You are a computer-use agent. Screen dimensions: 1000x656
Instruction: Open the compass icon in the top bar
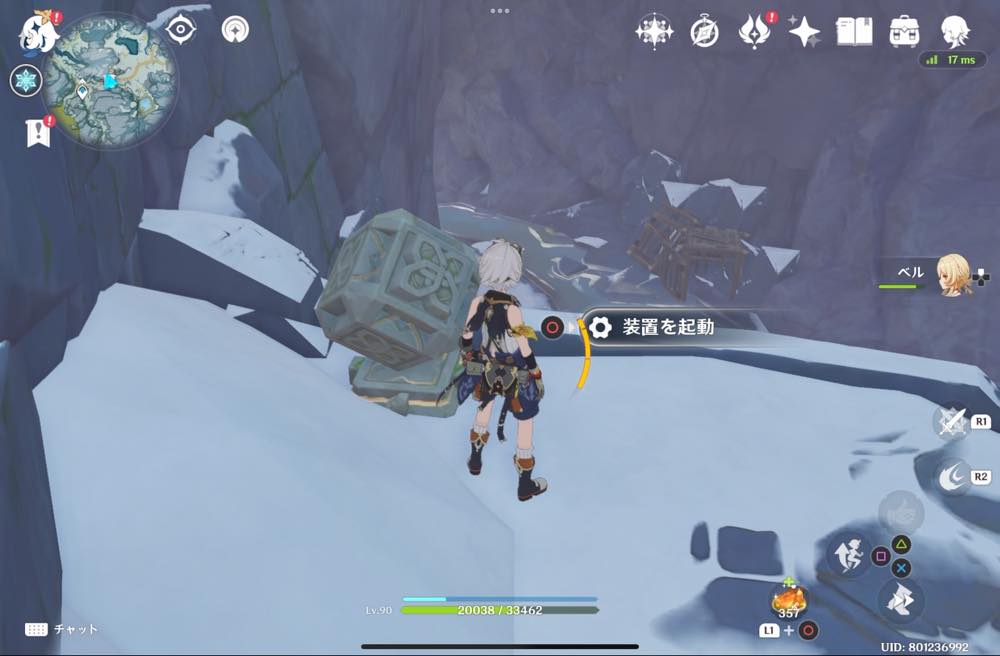point(704,32)
